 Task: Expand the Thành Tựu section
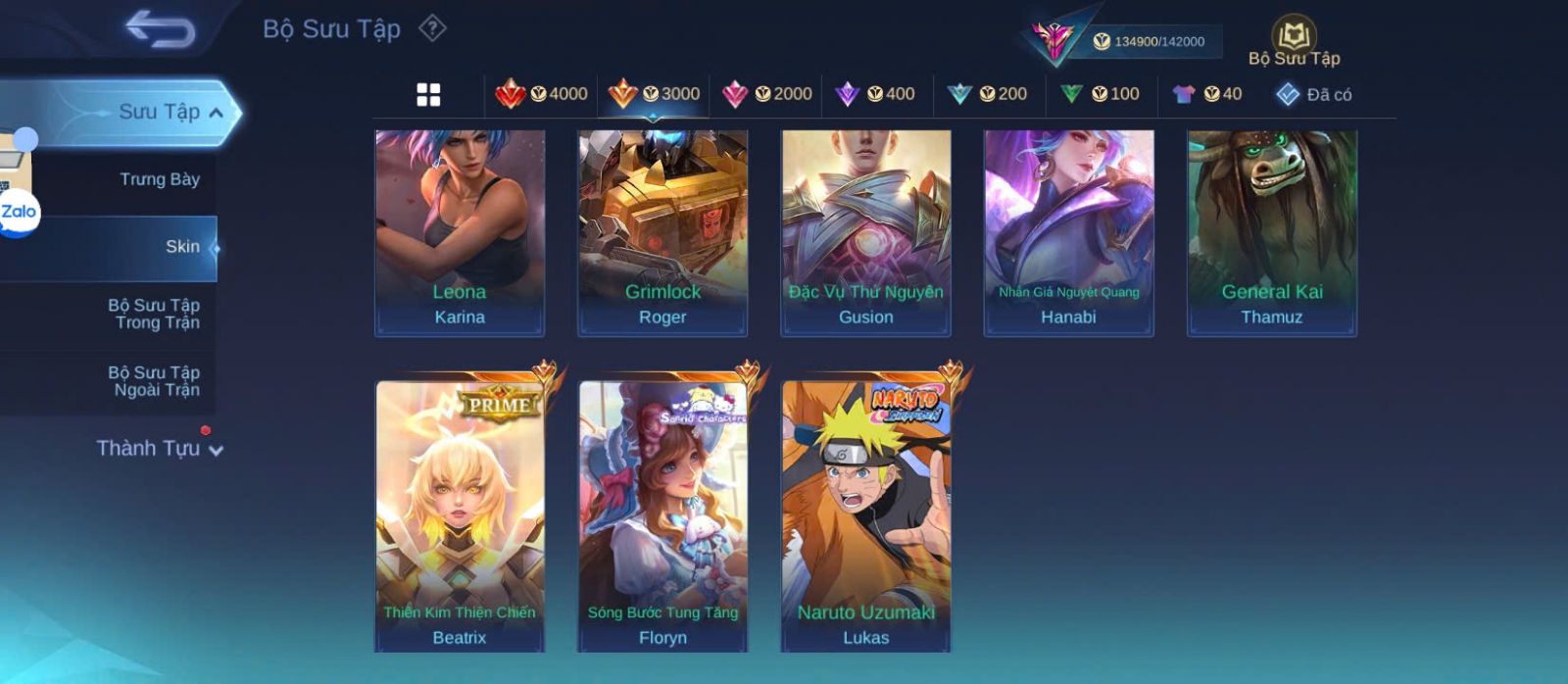pos(160,449)
